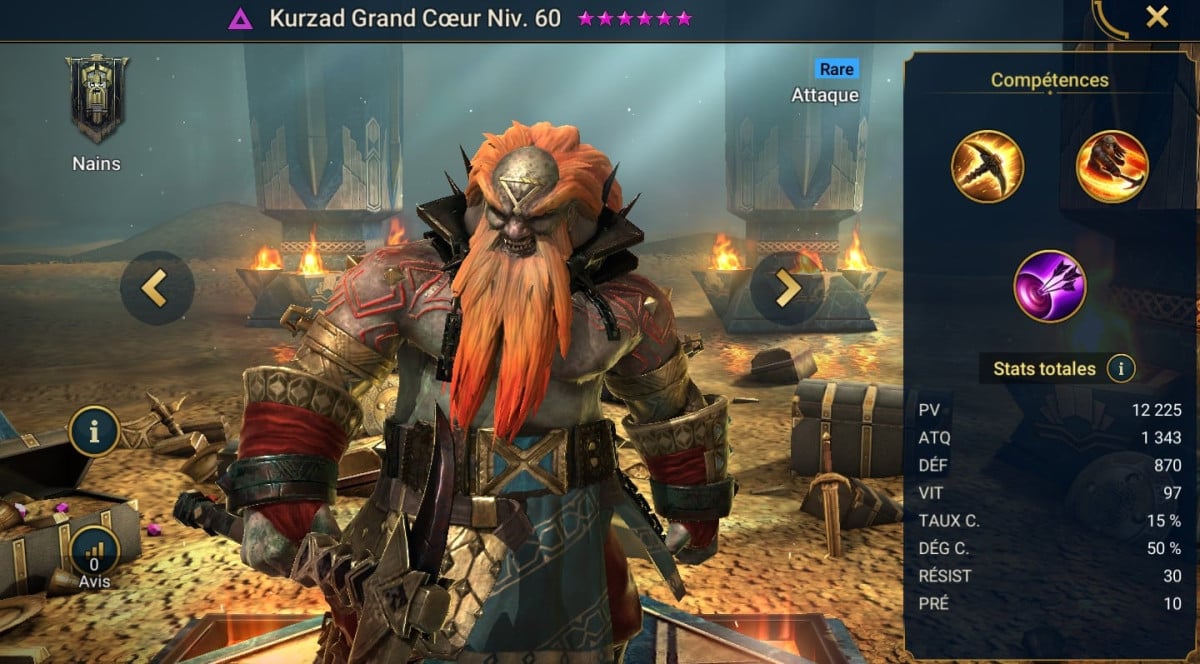The image size is (1200, 664).
Task: Open the champion info button
Action: [x=94, y=432]
